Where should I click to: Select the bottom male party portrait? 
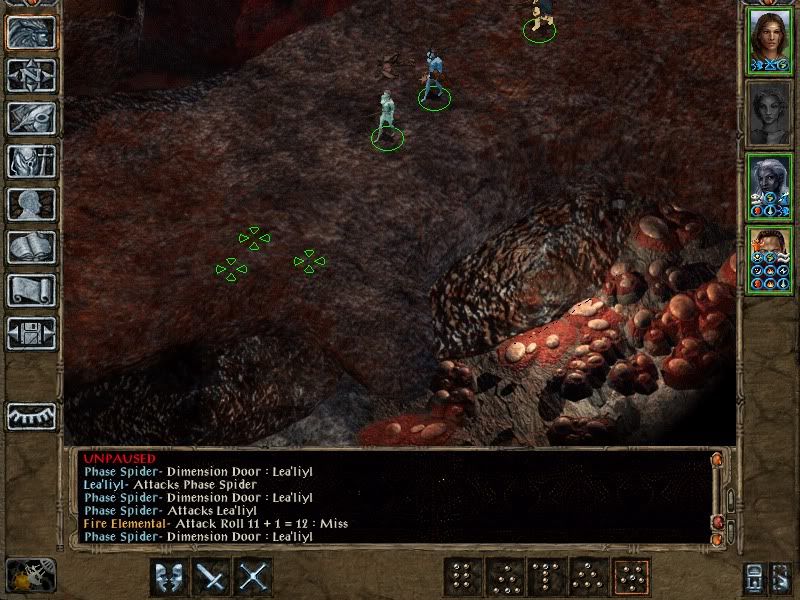(x=768, y=260)
